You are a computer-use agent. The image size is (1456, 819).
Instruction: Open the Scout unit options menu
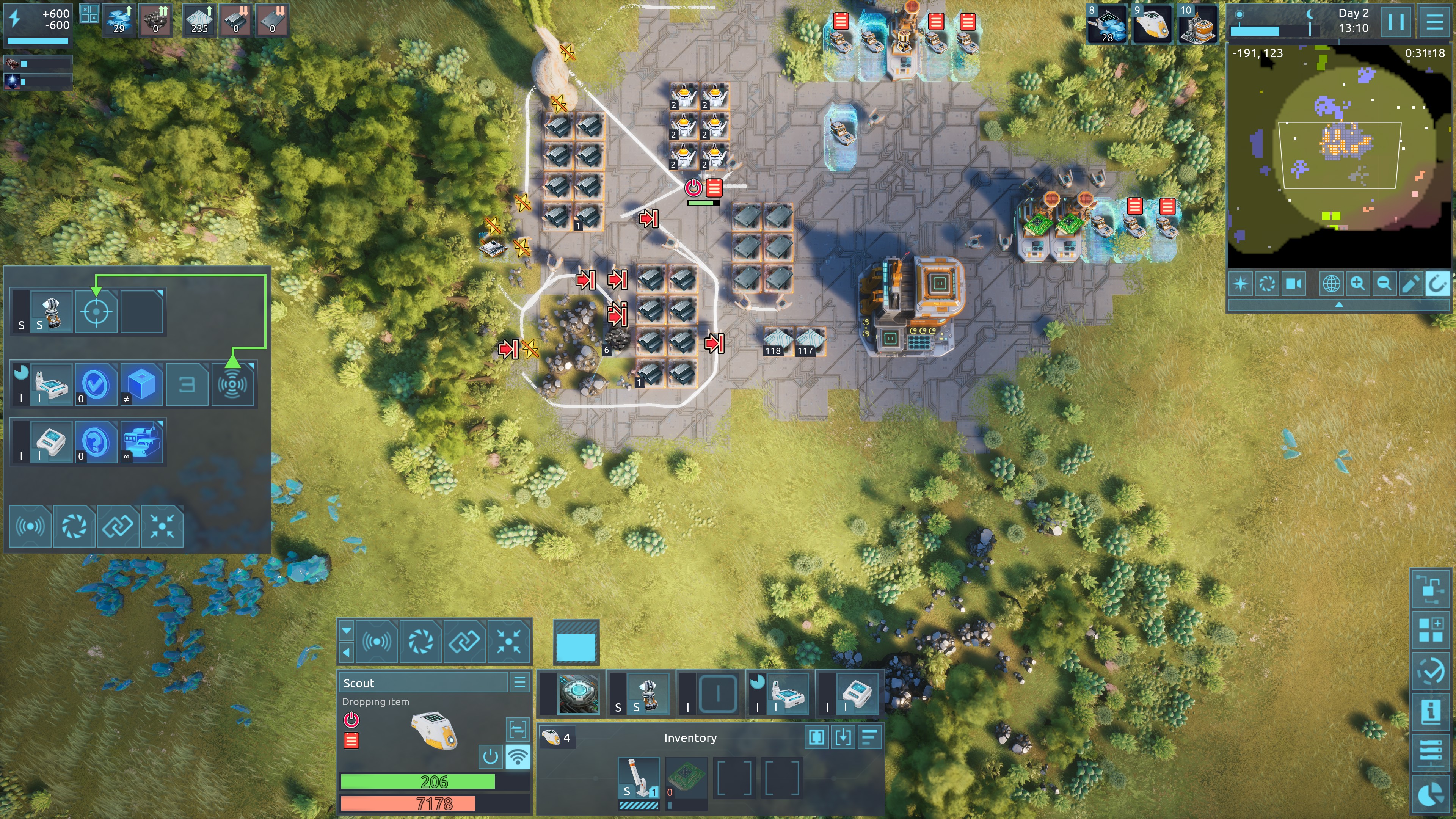[519, 682]
